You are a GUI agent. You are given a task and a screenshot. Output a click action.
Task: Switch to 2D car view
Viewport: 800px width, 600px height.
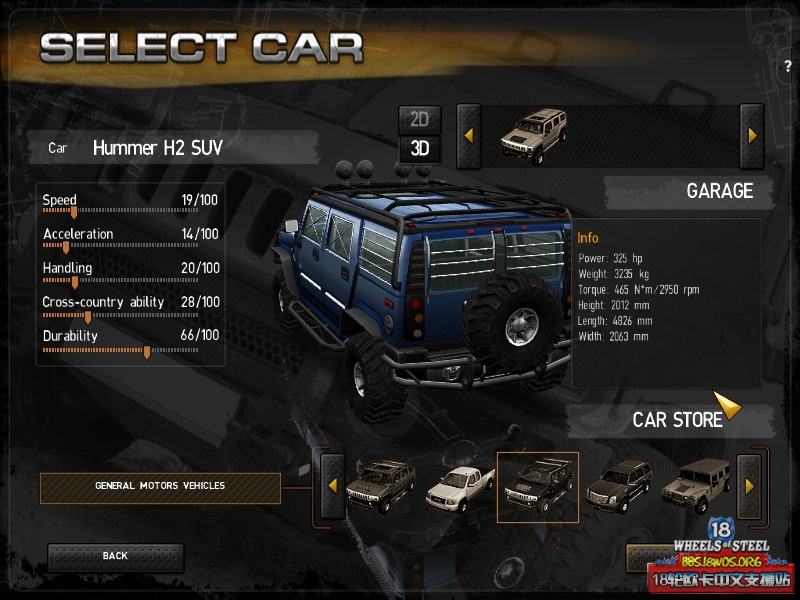coord(420,119)
